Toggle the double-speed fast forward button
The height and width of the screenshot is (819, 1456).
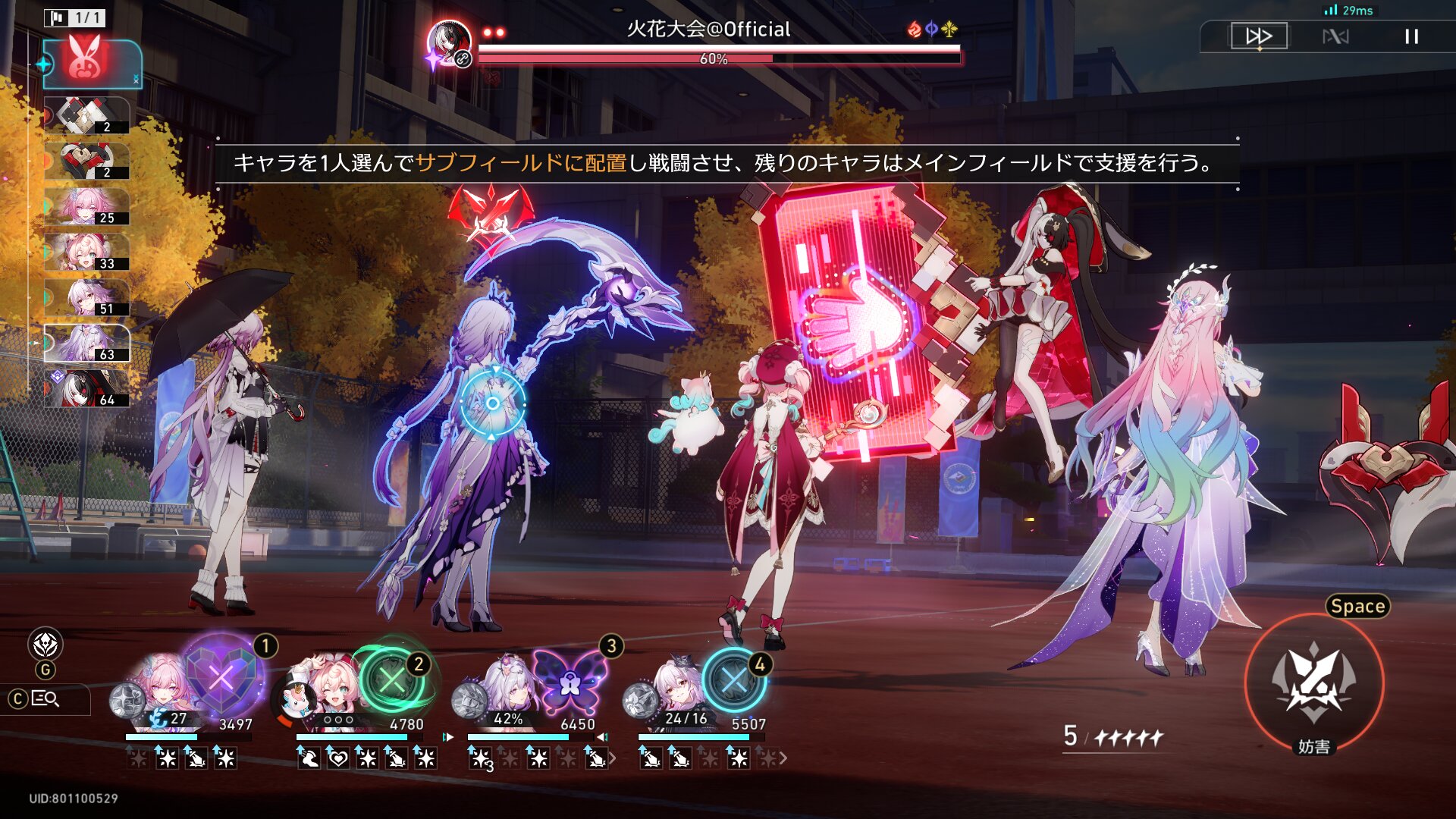pyautogui.click(x=1259, y=36)
